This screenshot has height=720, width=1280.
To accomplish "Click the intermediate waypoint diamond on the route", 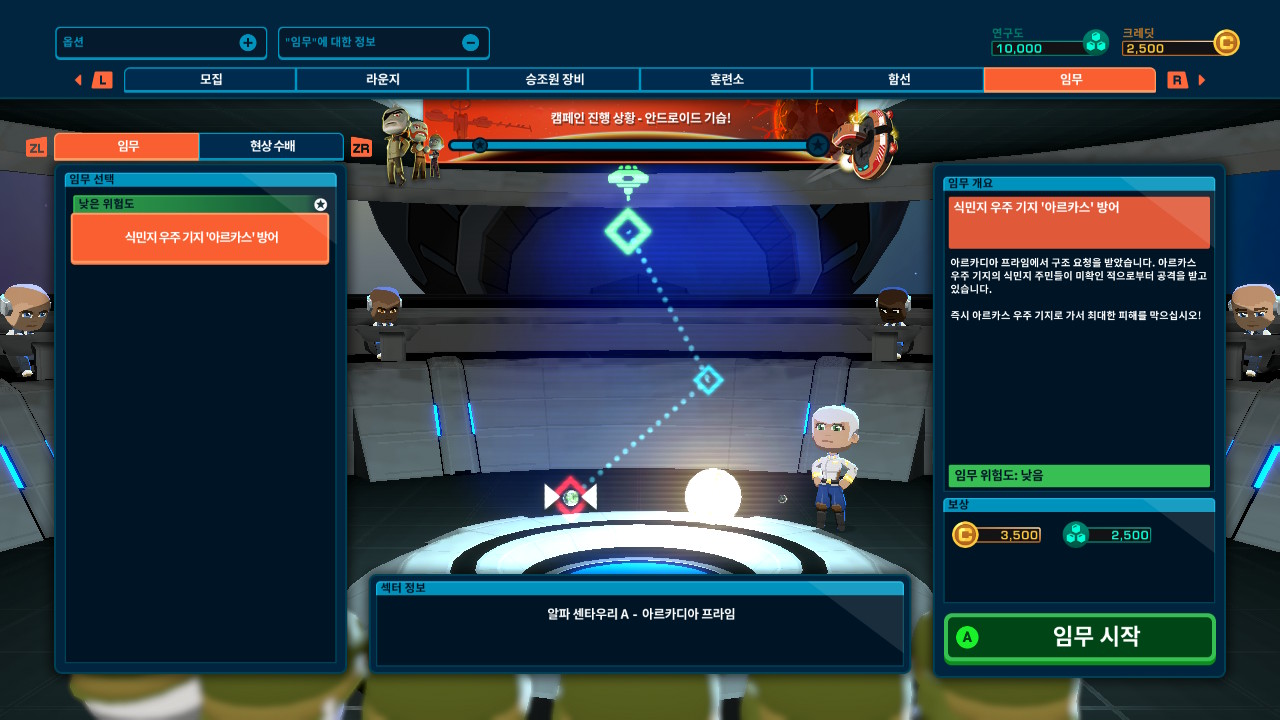I will click(x=707, y=380).
